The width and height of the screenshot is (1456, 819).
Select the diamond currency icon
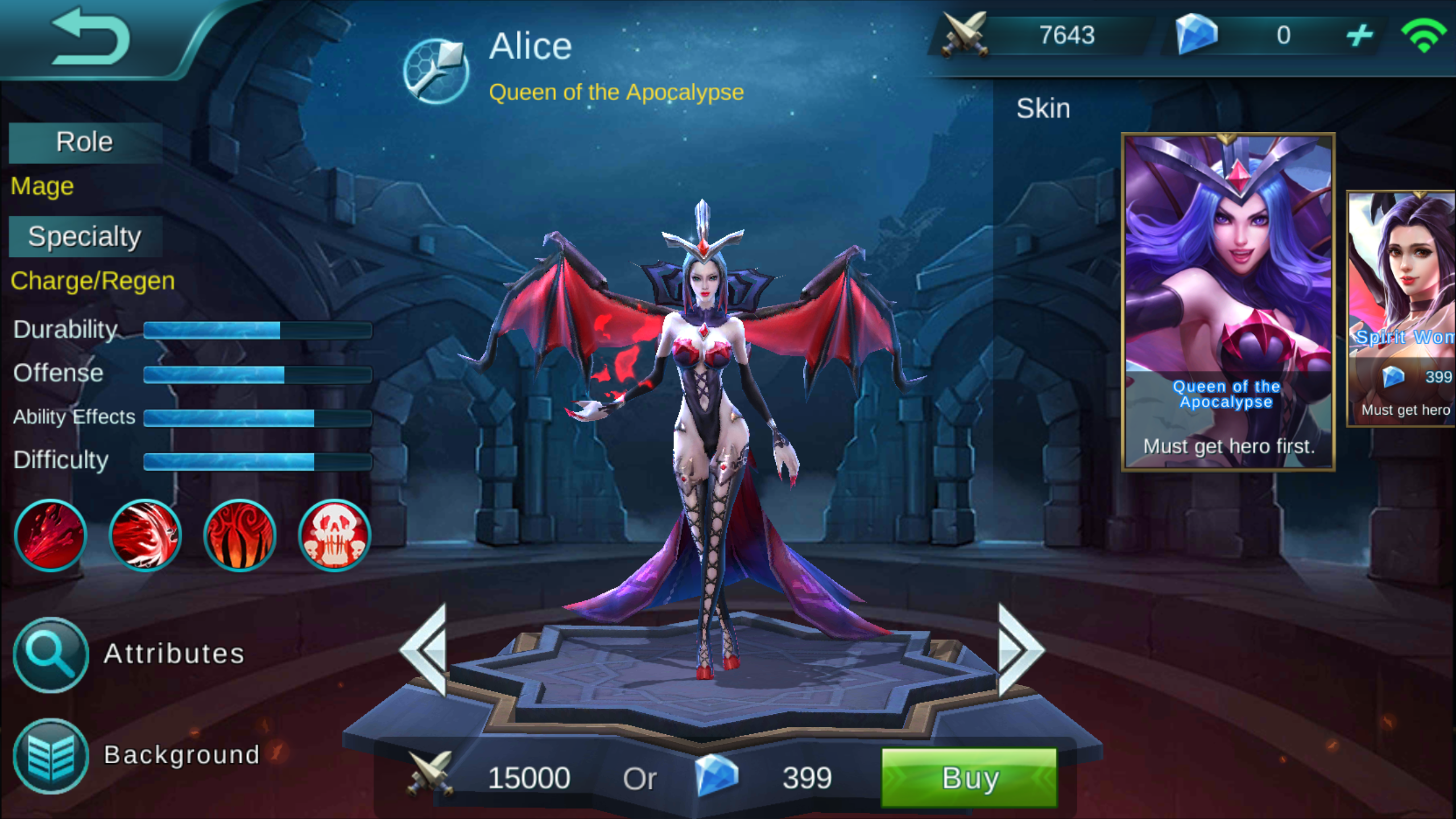(1197, 36)
